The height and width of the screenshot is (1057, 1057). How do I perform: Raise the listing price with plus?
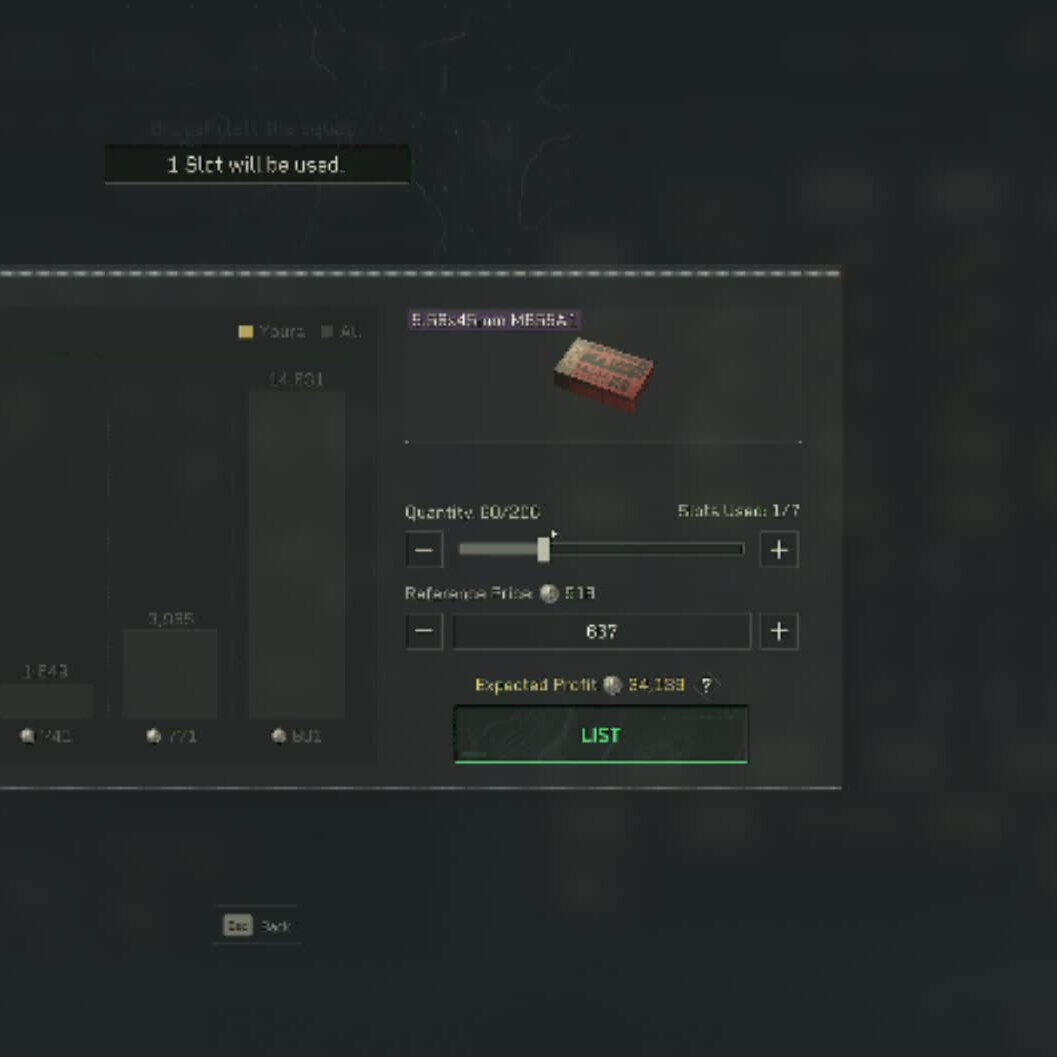(x=779, y=631)
